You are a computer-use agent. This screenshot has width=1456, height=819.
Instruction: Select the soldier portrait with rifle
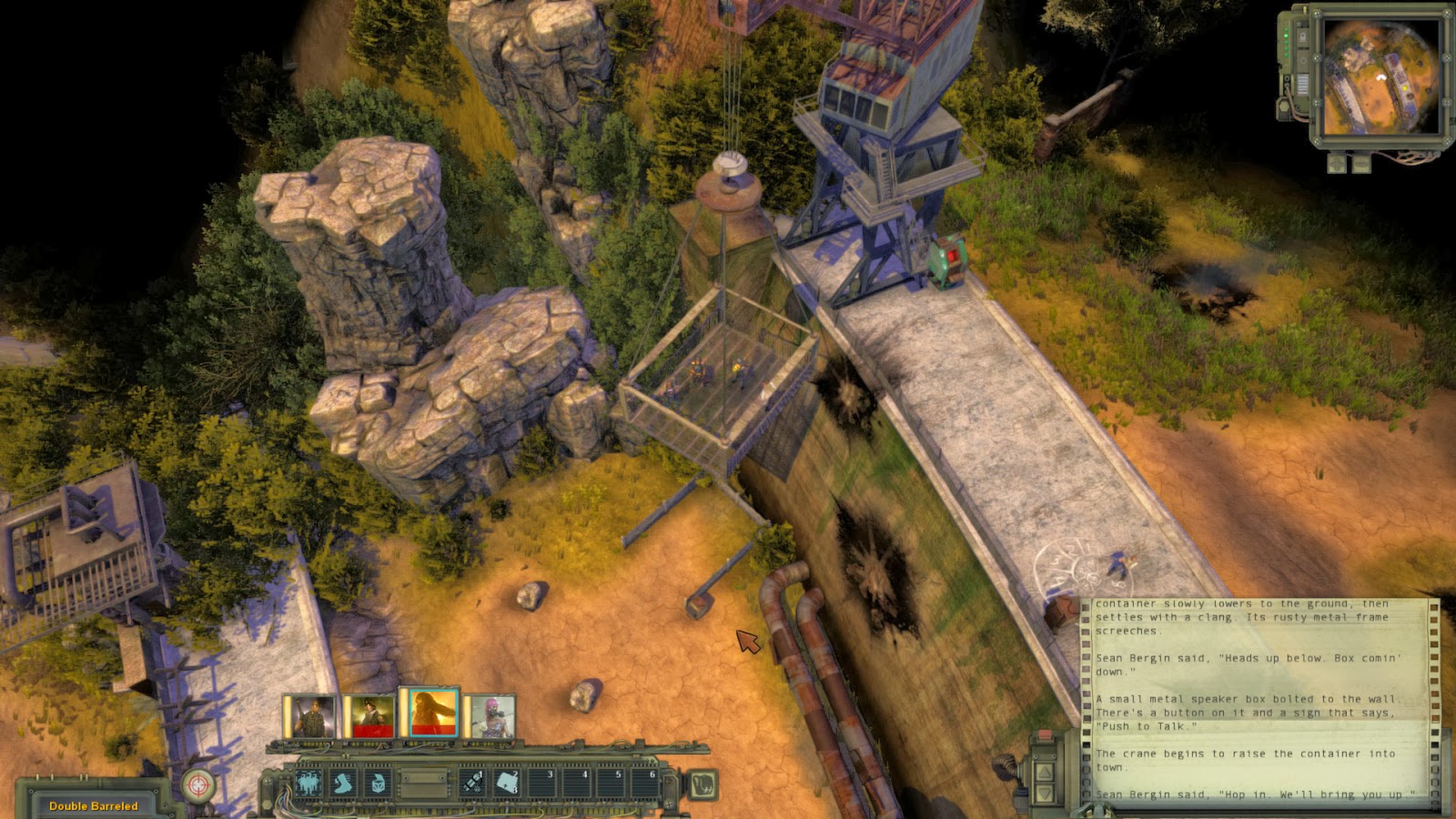coord(311,716)
